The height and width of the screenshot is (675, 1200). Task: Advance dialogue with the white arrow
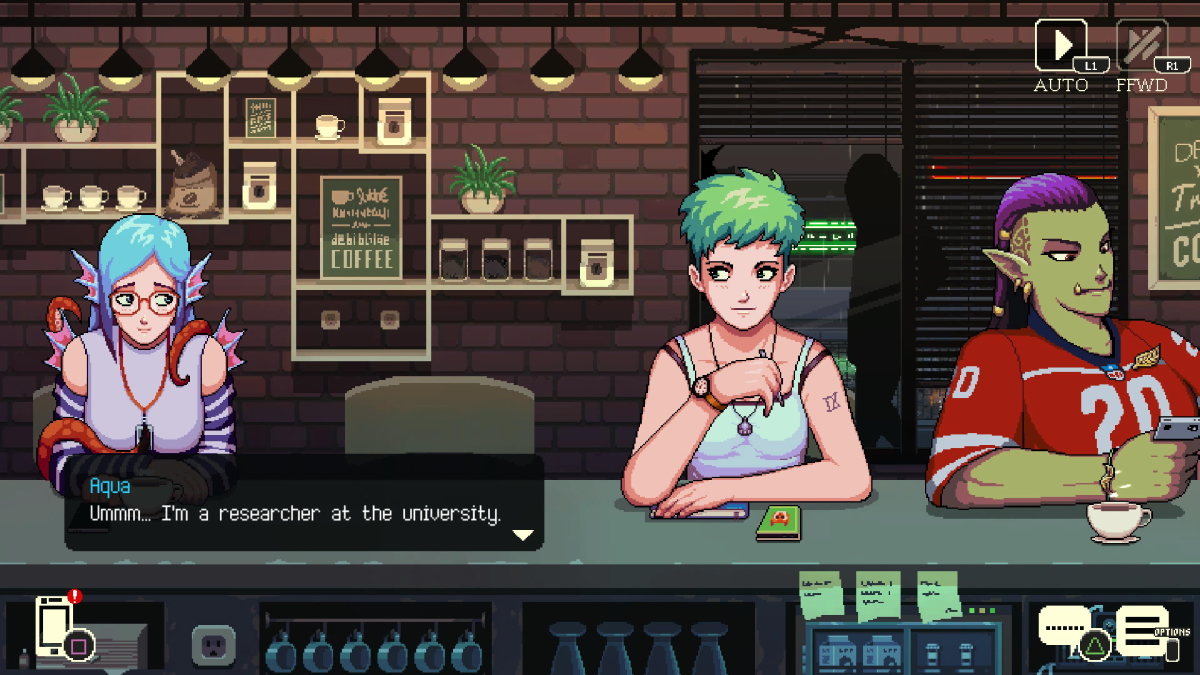[x=523, y=535]
